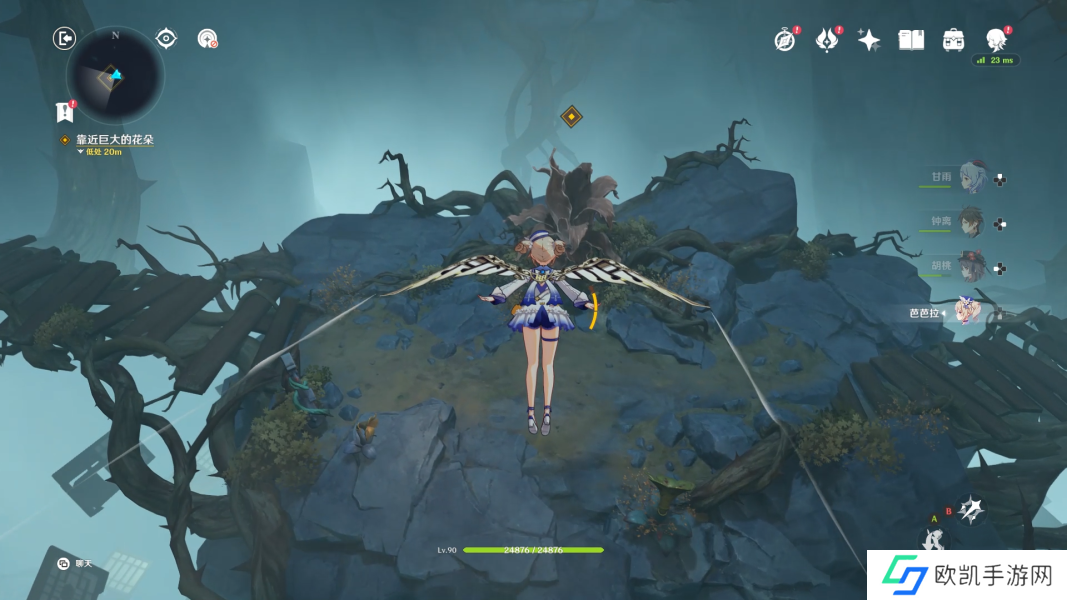The width and height of the screenshot is (1067, 600).
Task: Open the backpack inventory
Action: [x=953, y=40]
